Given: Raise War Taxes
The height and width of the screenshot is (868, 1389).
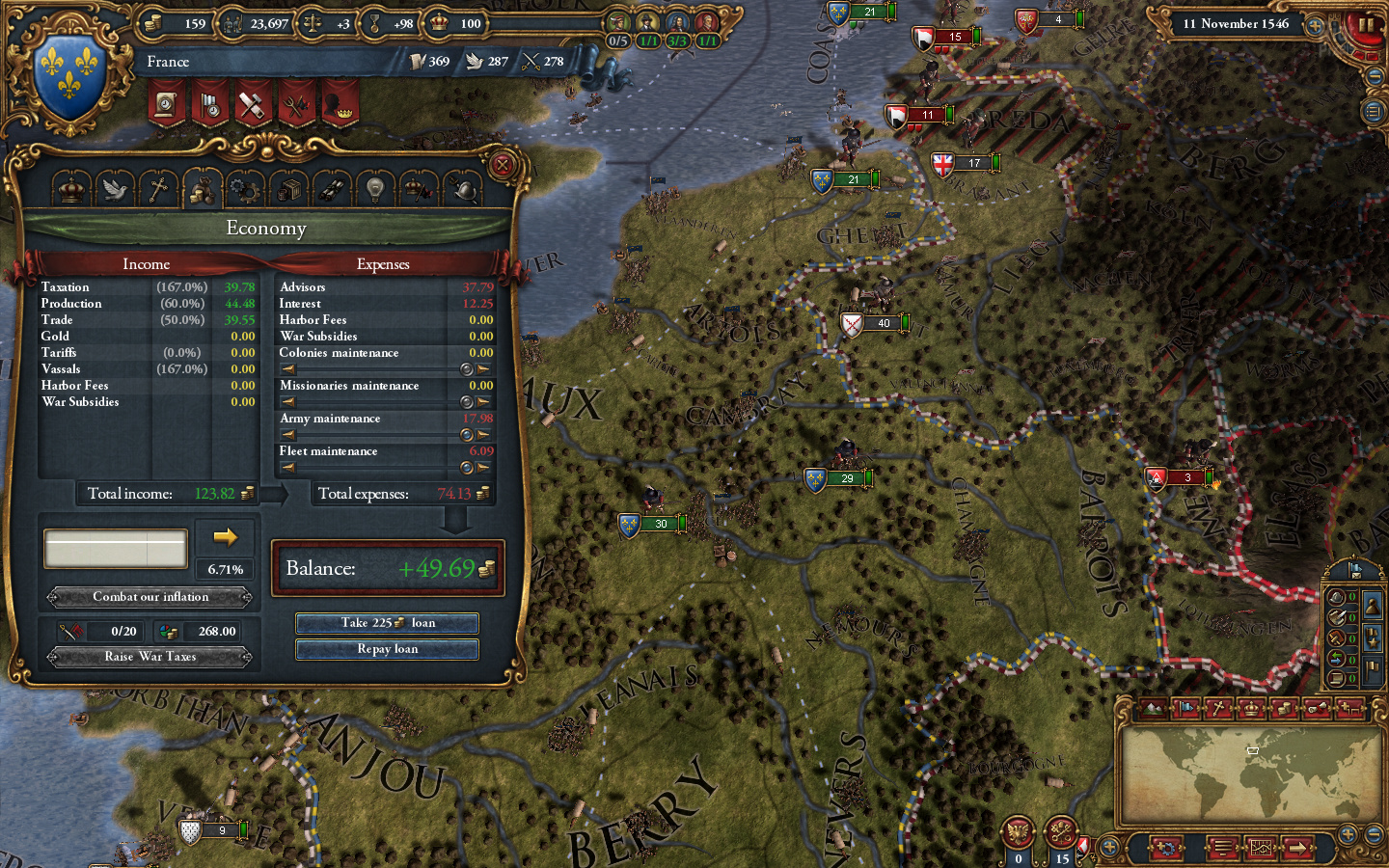Looking at the screenshot, I should coord(150,657).
